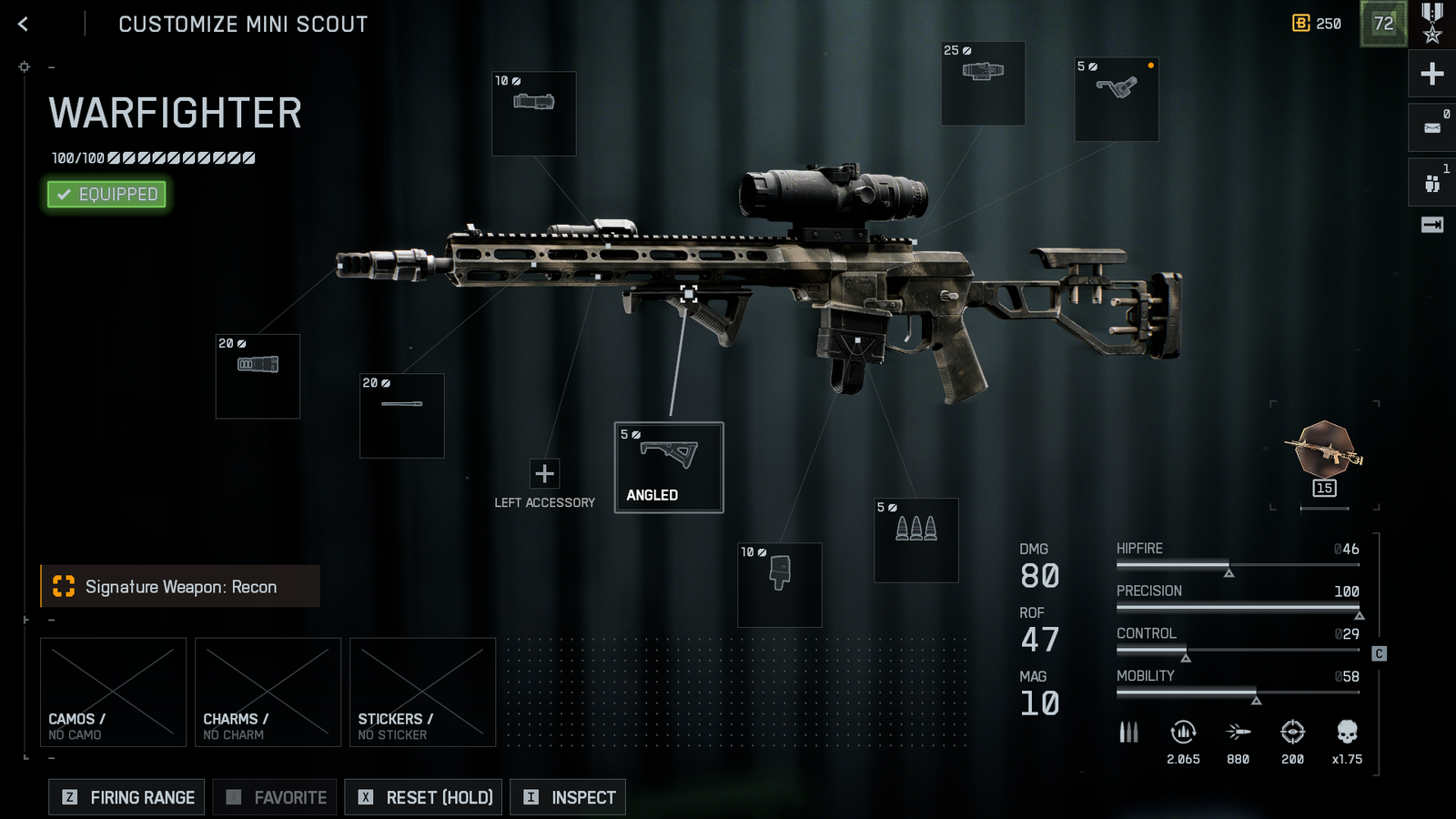The image size is (1456, 819).
Task: Select the muzzle attachment slot
Action: (x=258, y=376)
